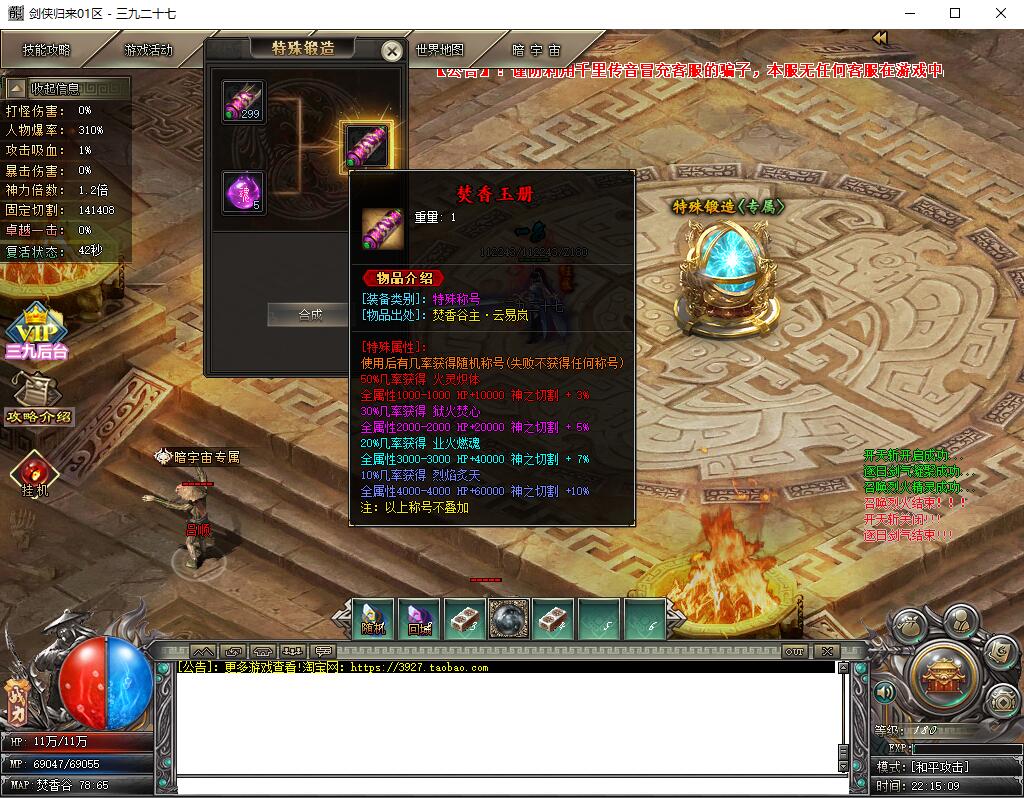Open the 游戏活动 game events tab
Image resolution: width=1024 pixels, height=798 pixels.
pyautogui.click(x=148, y=50)
